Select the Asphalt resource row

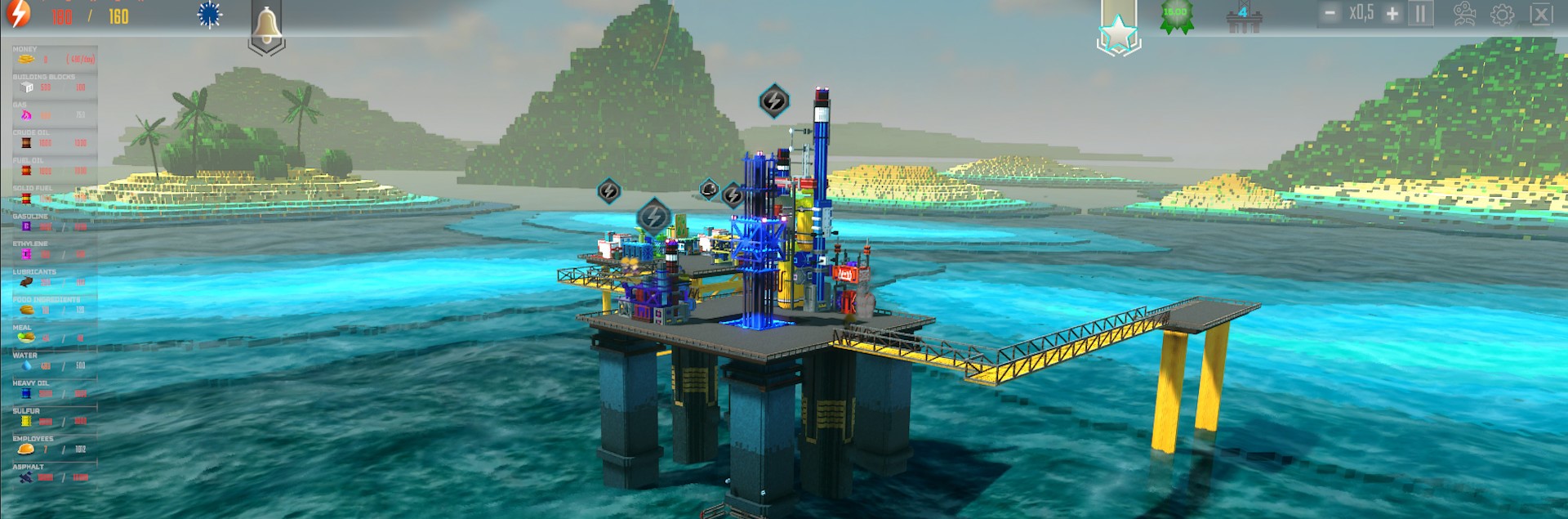[x=54, y=473]
